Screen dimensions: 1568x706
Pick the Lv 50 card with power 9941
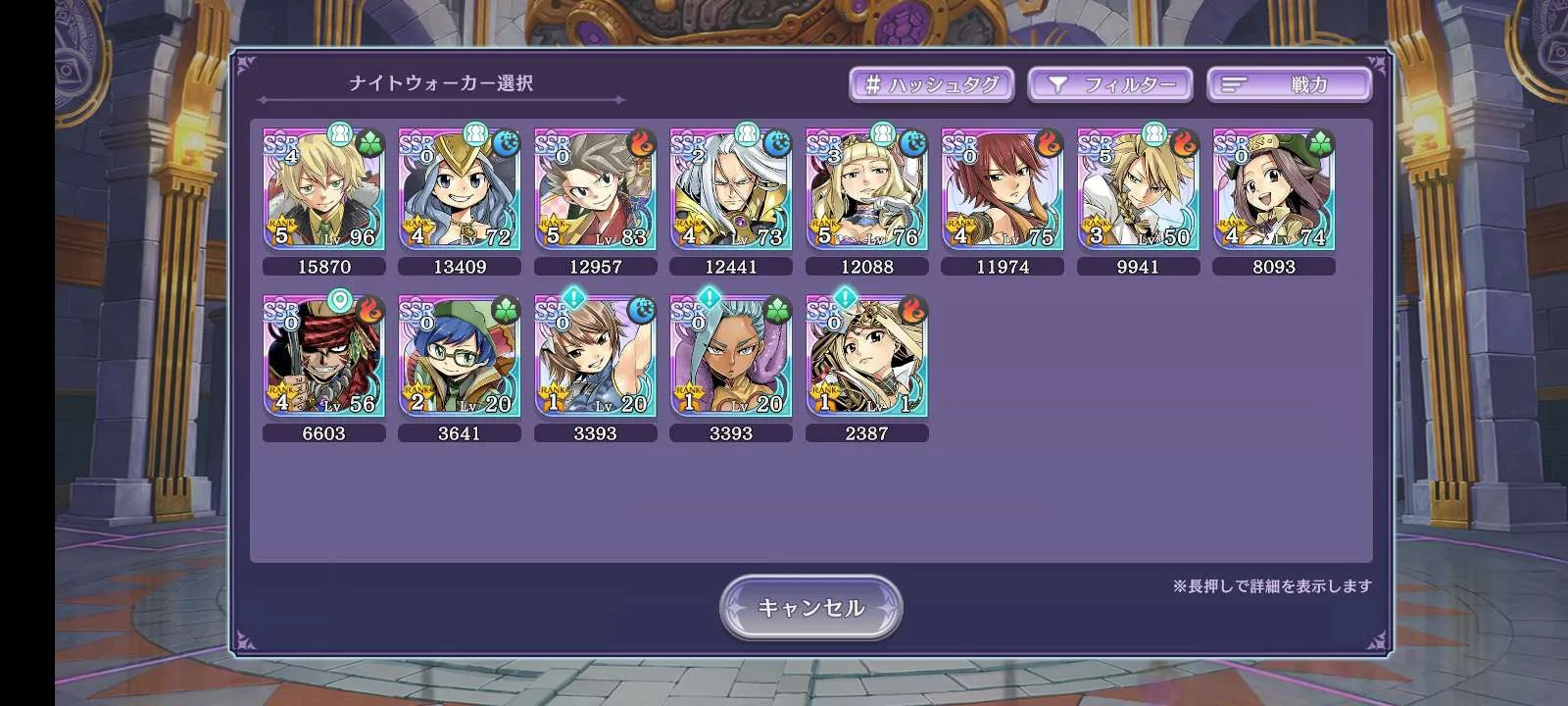point(1138,190)
